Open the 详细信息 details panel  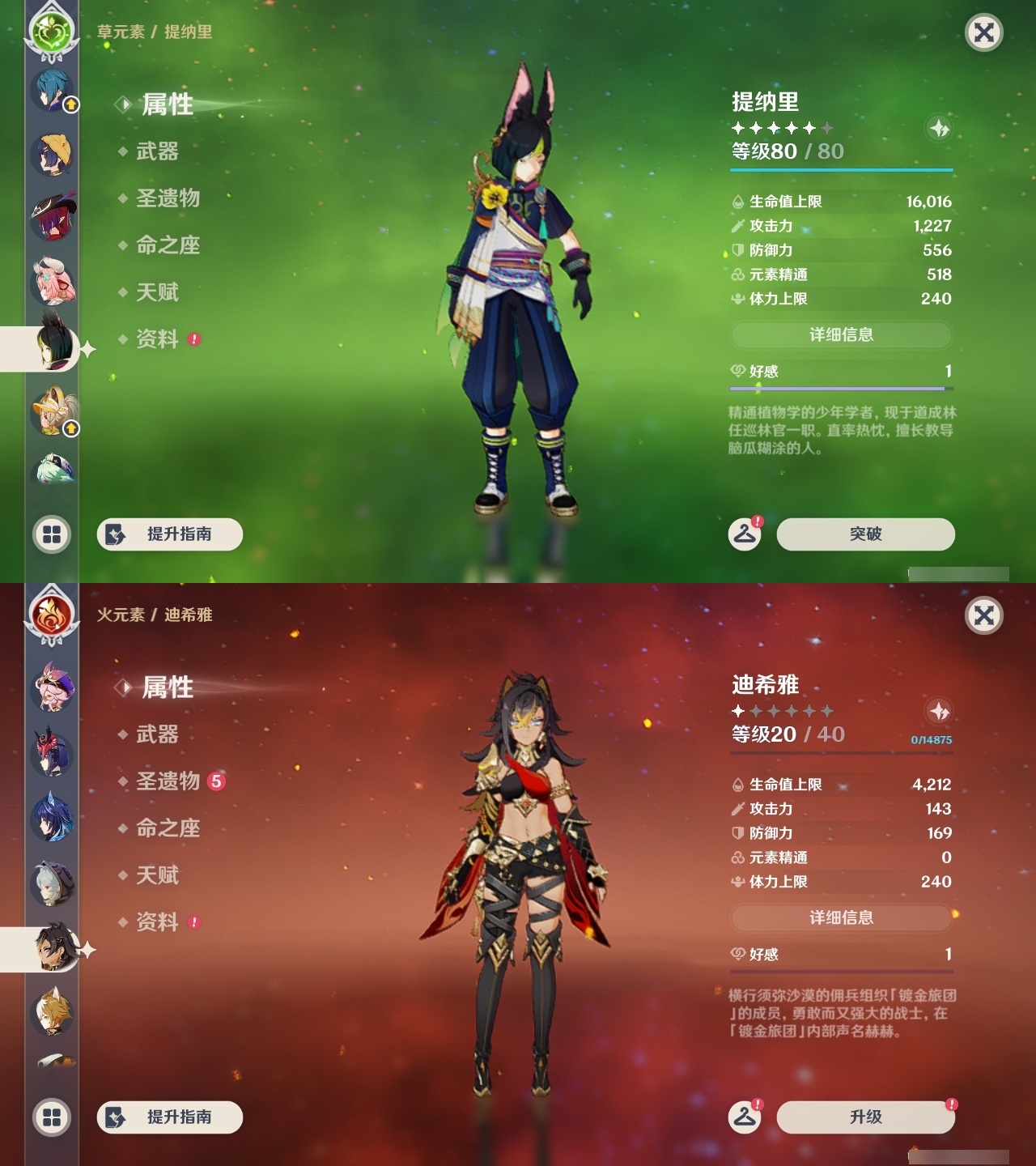842,336
